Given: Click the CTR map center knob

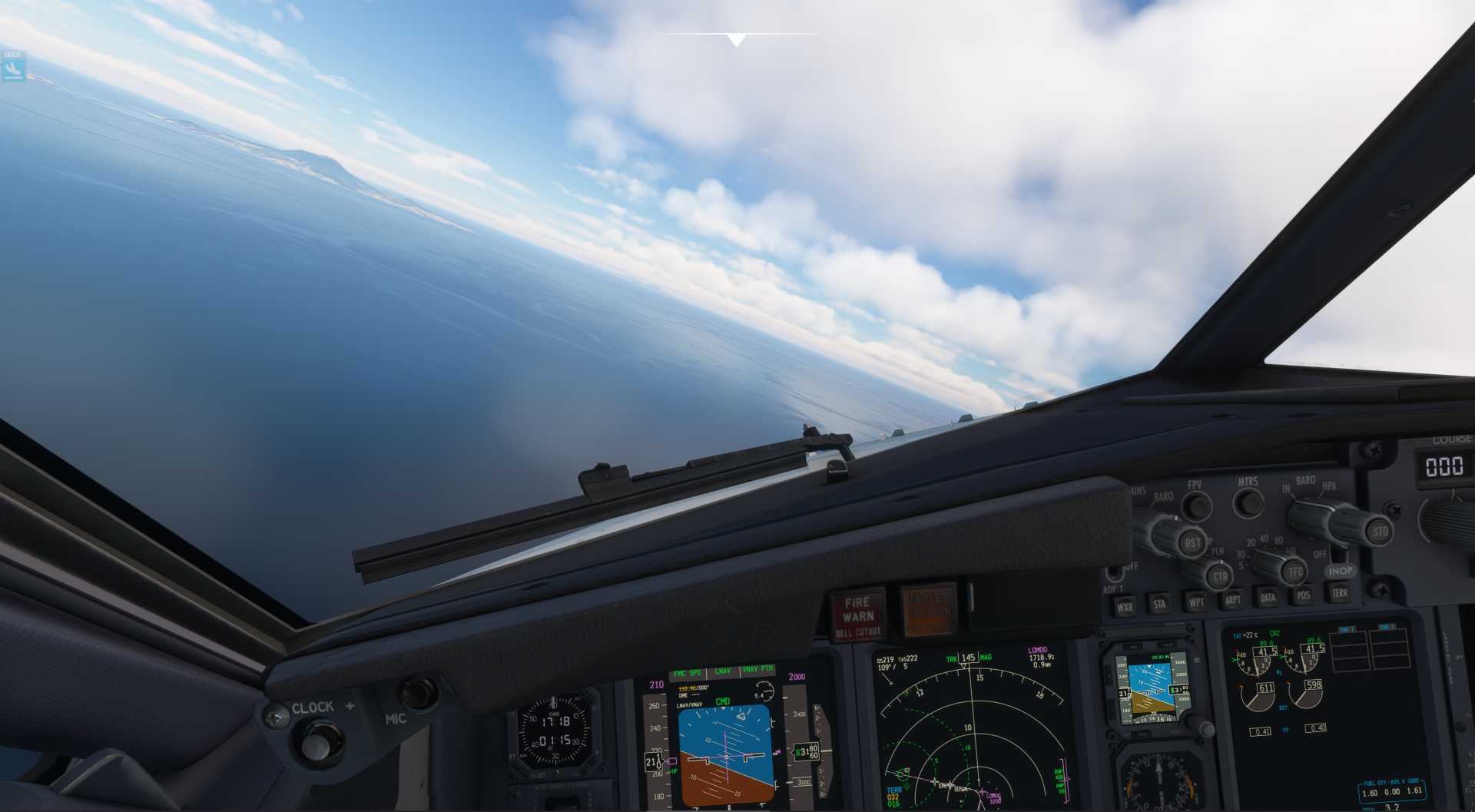Looking at the screenshot, I should [1218, 575].
